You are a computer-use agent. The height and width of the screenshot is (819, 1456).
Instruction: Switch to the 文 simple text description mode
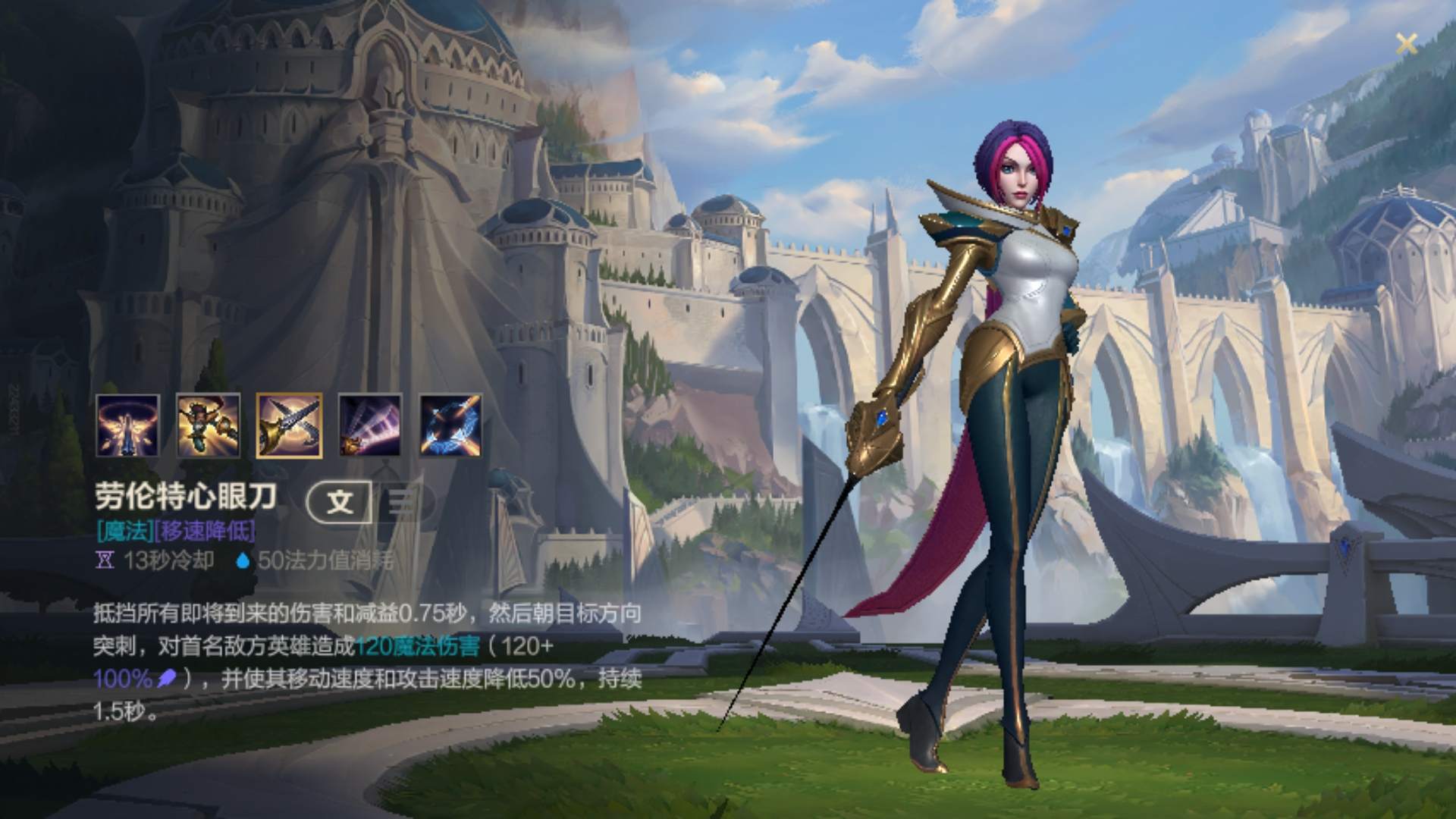[340, 501]
